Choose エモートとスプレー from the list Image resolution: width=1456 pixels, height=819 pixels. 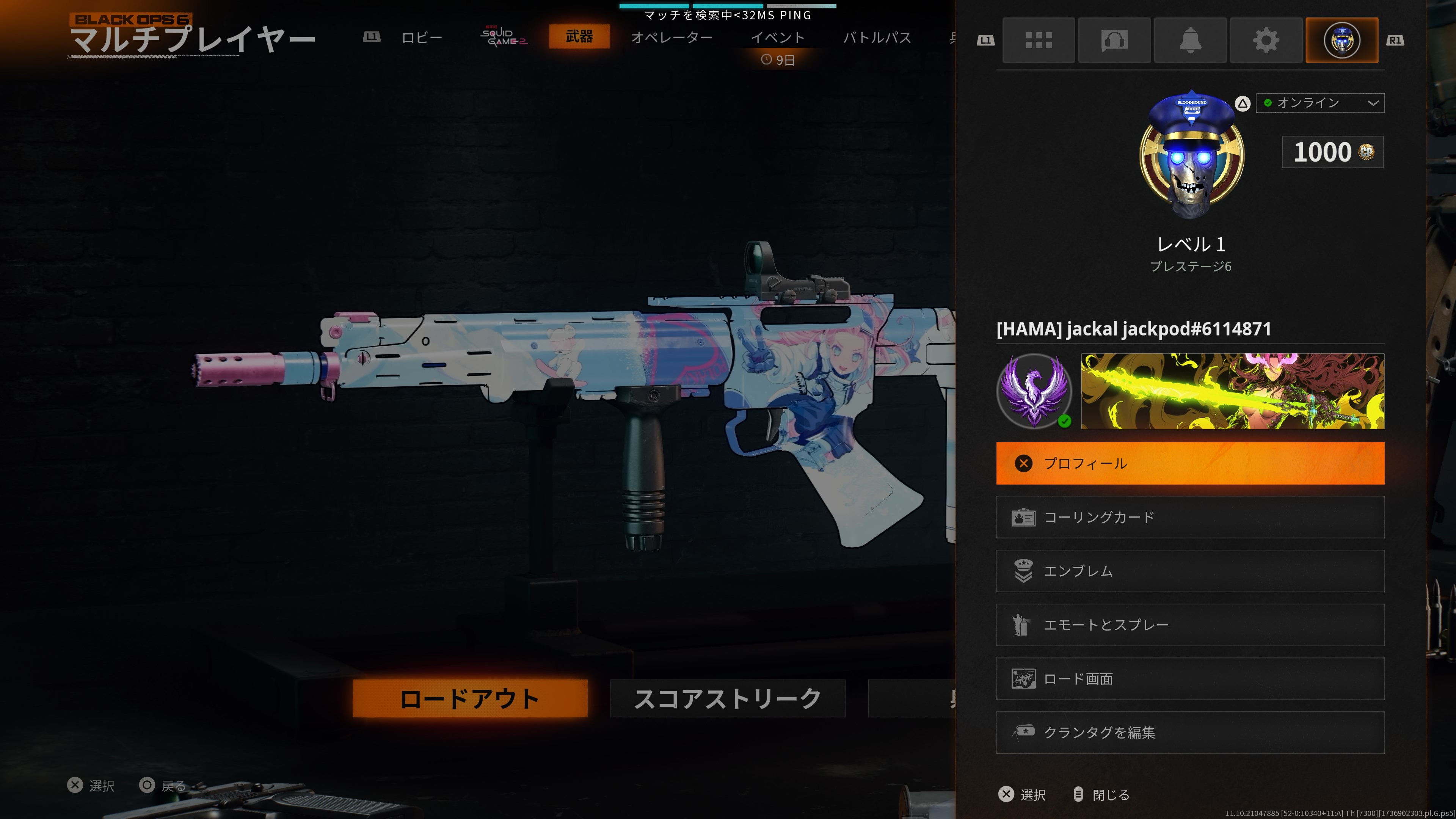1190,624
